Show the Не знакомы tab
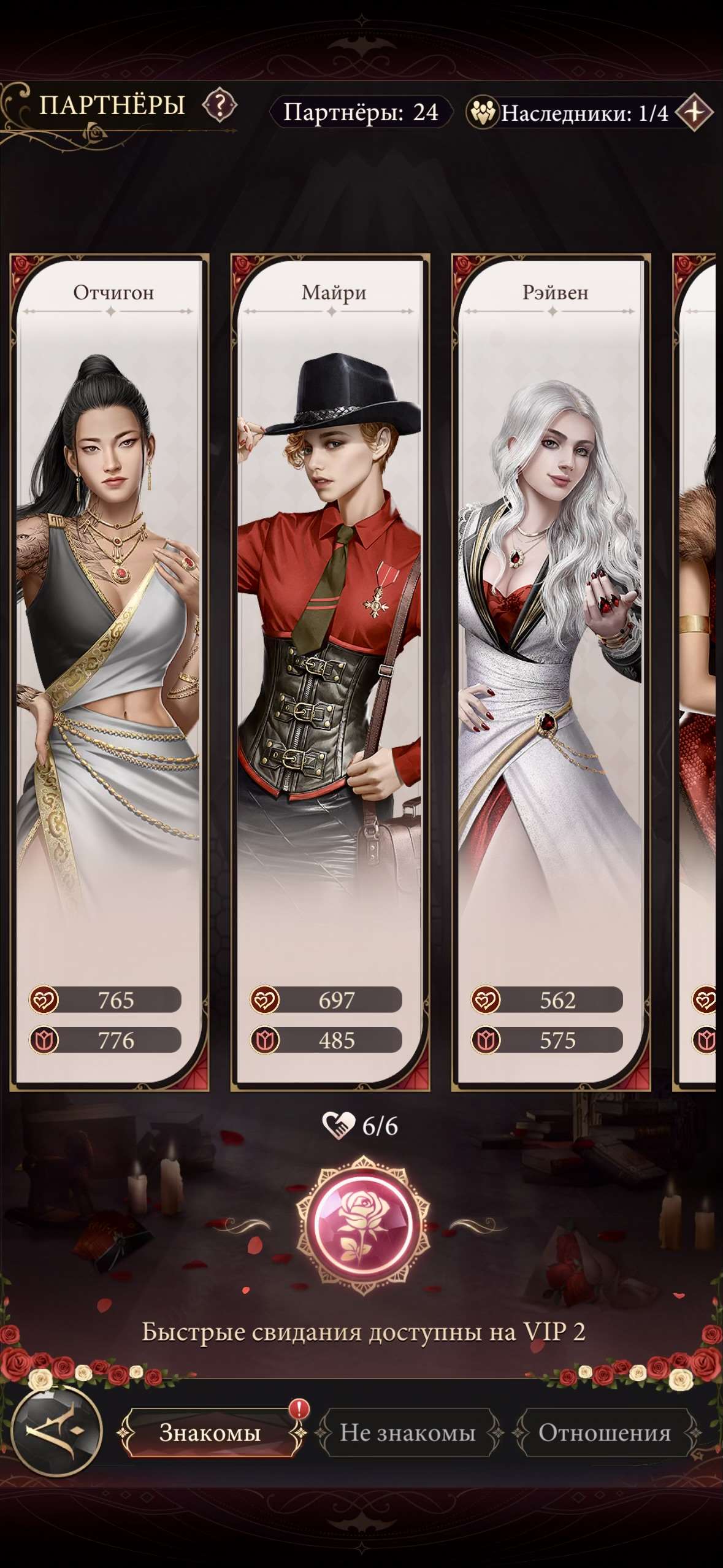The height and width of the screenshot is (1568, 723). coord(408,1432)
